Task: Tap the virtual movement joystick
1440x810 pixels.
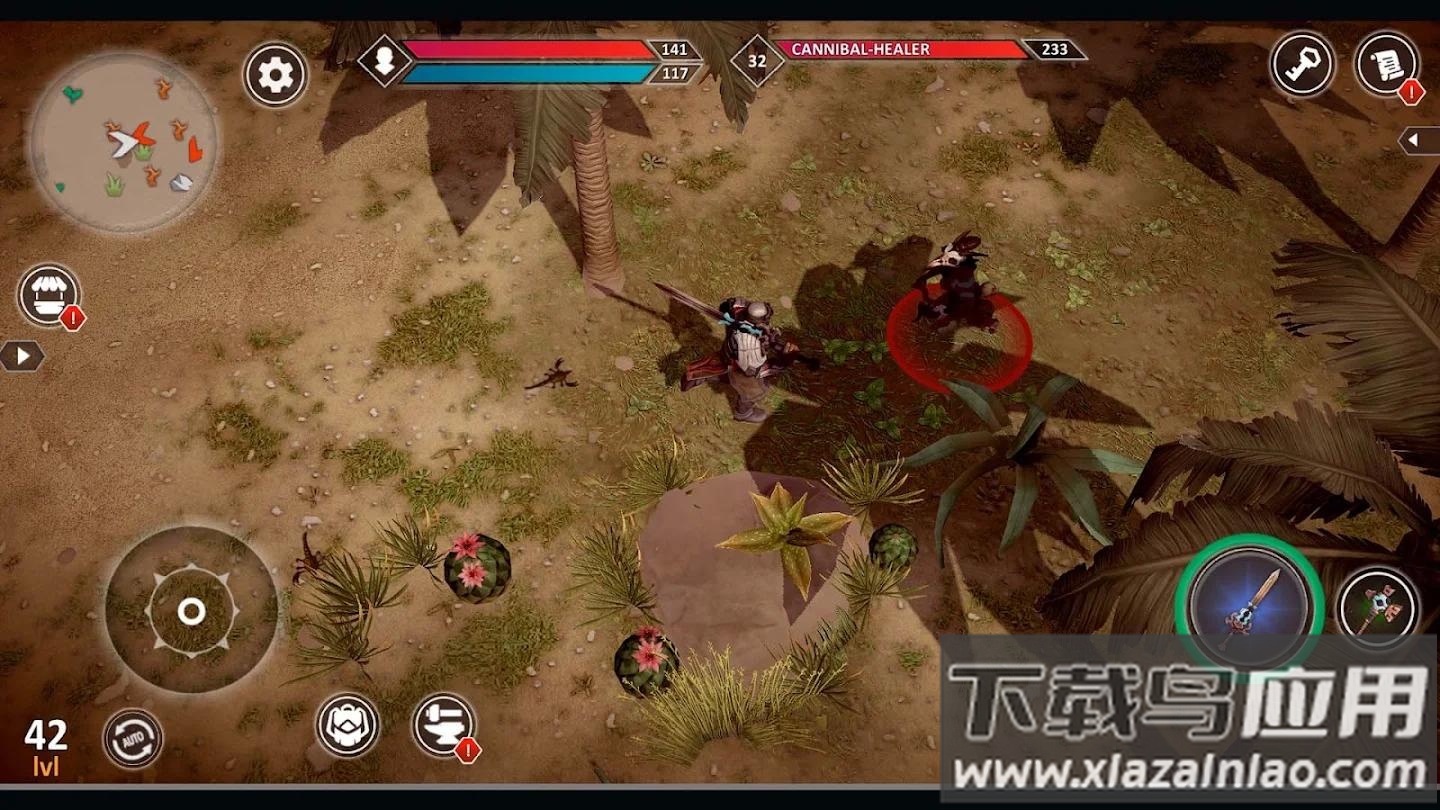Action: [x=191, y=611]
